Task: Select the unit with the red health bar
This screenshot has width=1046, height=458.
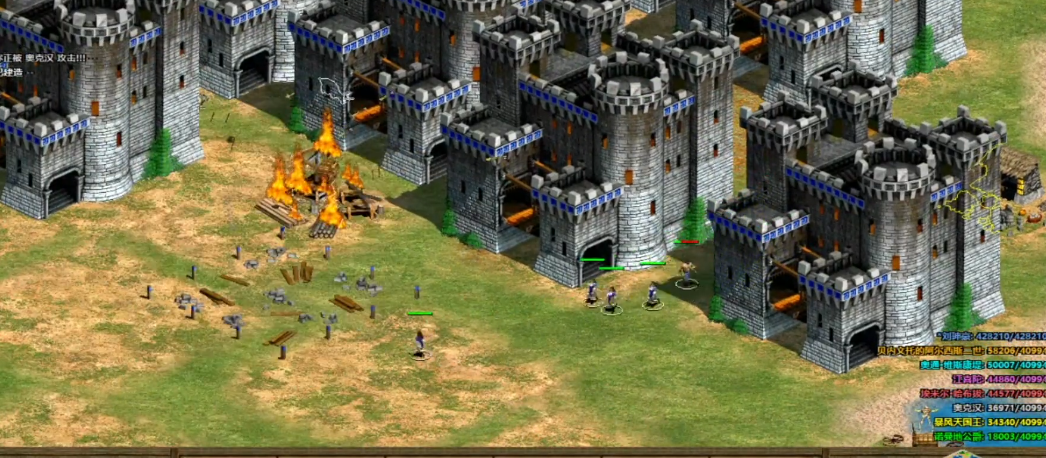Action: click(x=686, y=271)
